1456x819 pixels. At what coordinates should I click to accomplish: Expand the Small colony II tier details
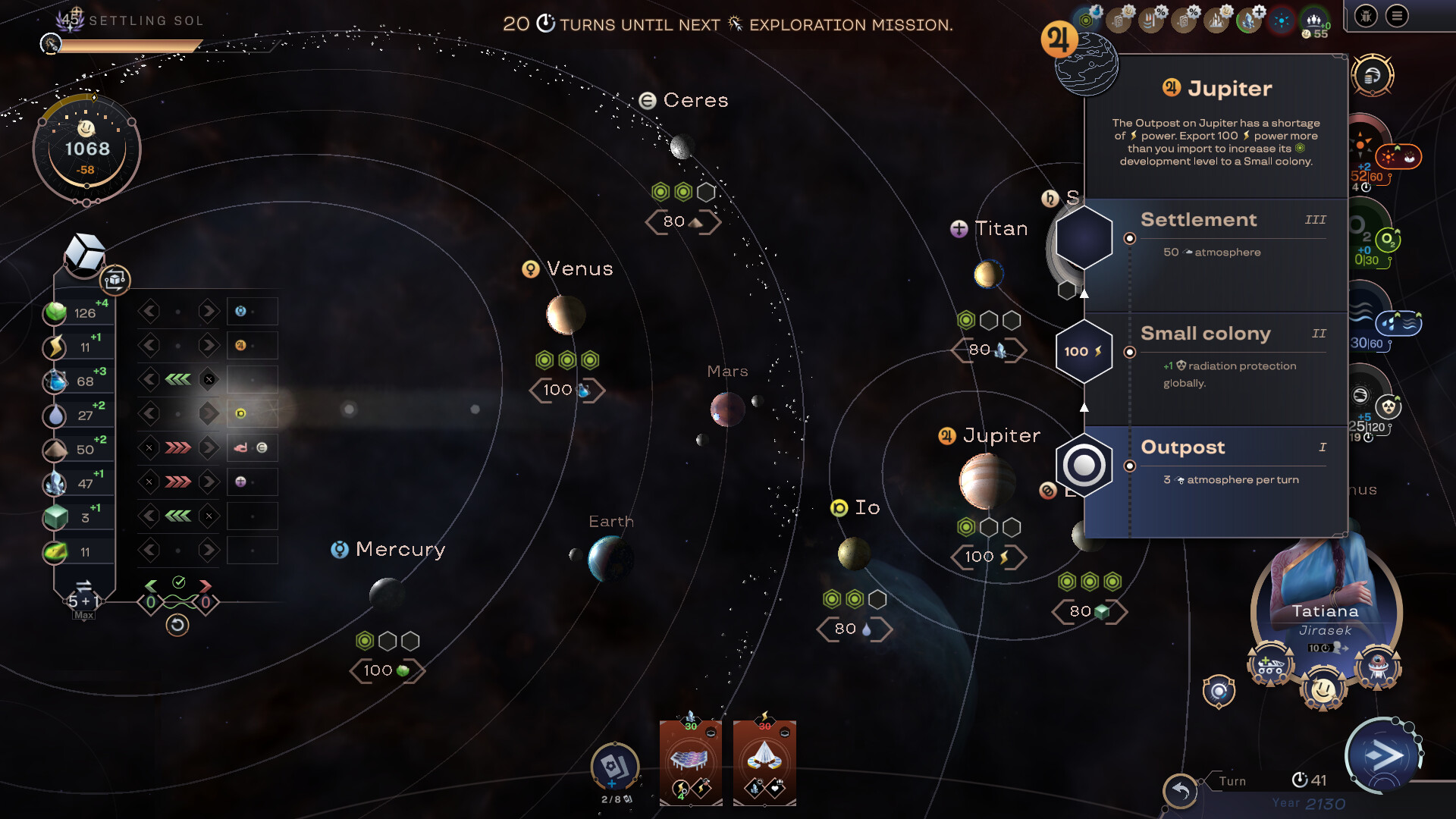click(x=1206, y=334)
